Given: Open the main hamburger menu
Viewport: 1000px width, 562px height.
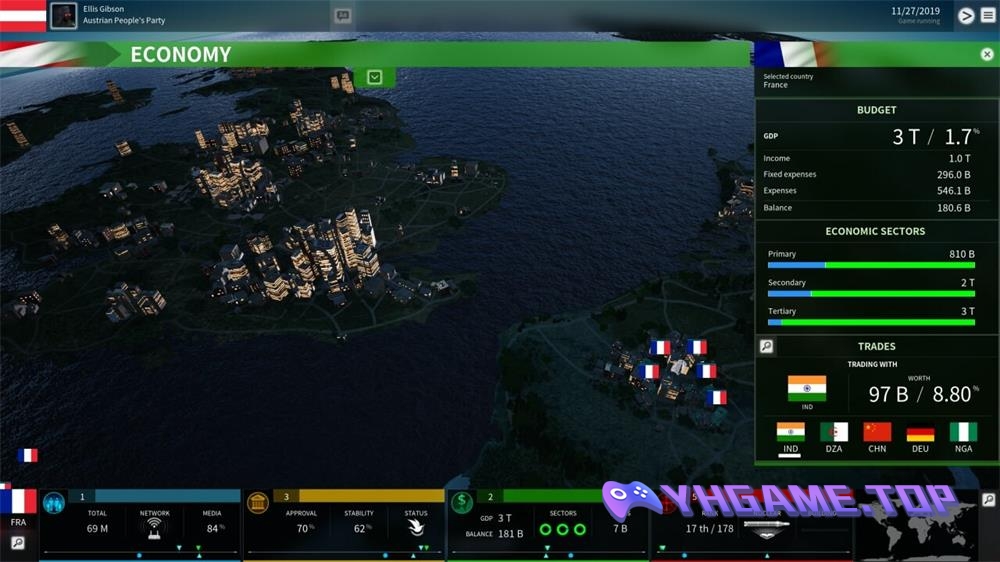Looking at the screenshot, I should pos(988,15).
